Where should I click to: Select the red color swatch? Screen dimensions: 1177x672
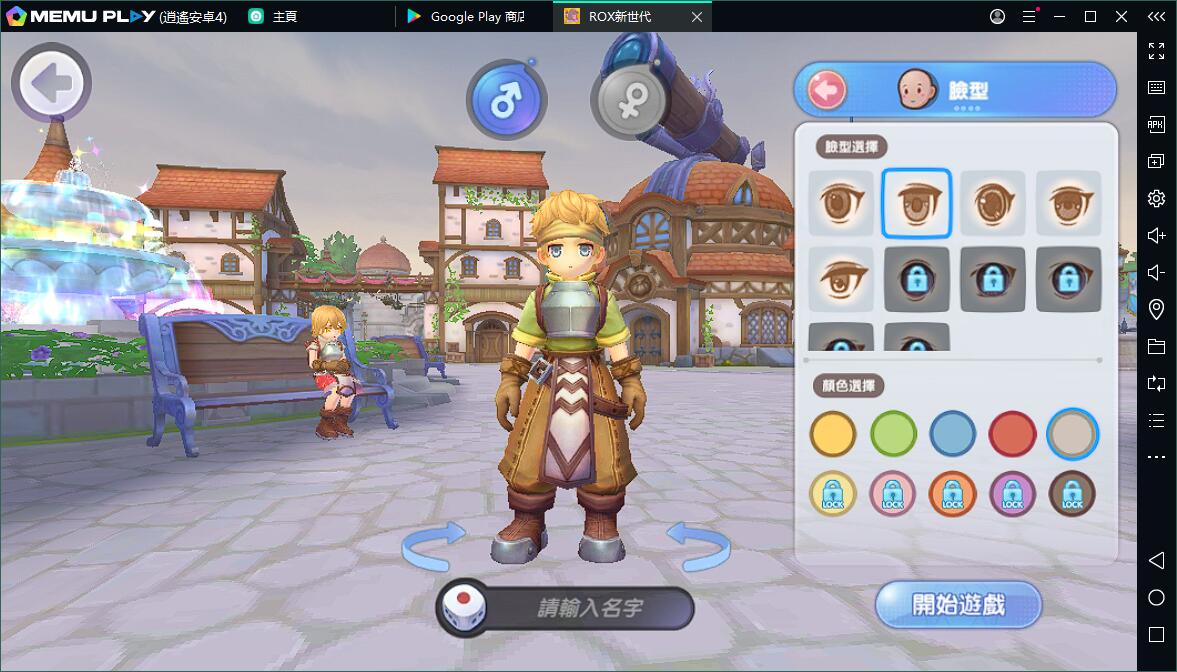[x=1012, y=435]
